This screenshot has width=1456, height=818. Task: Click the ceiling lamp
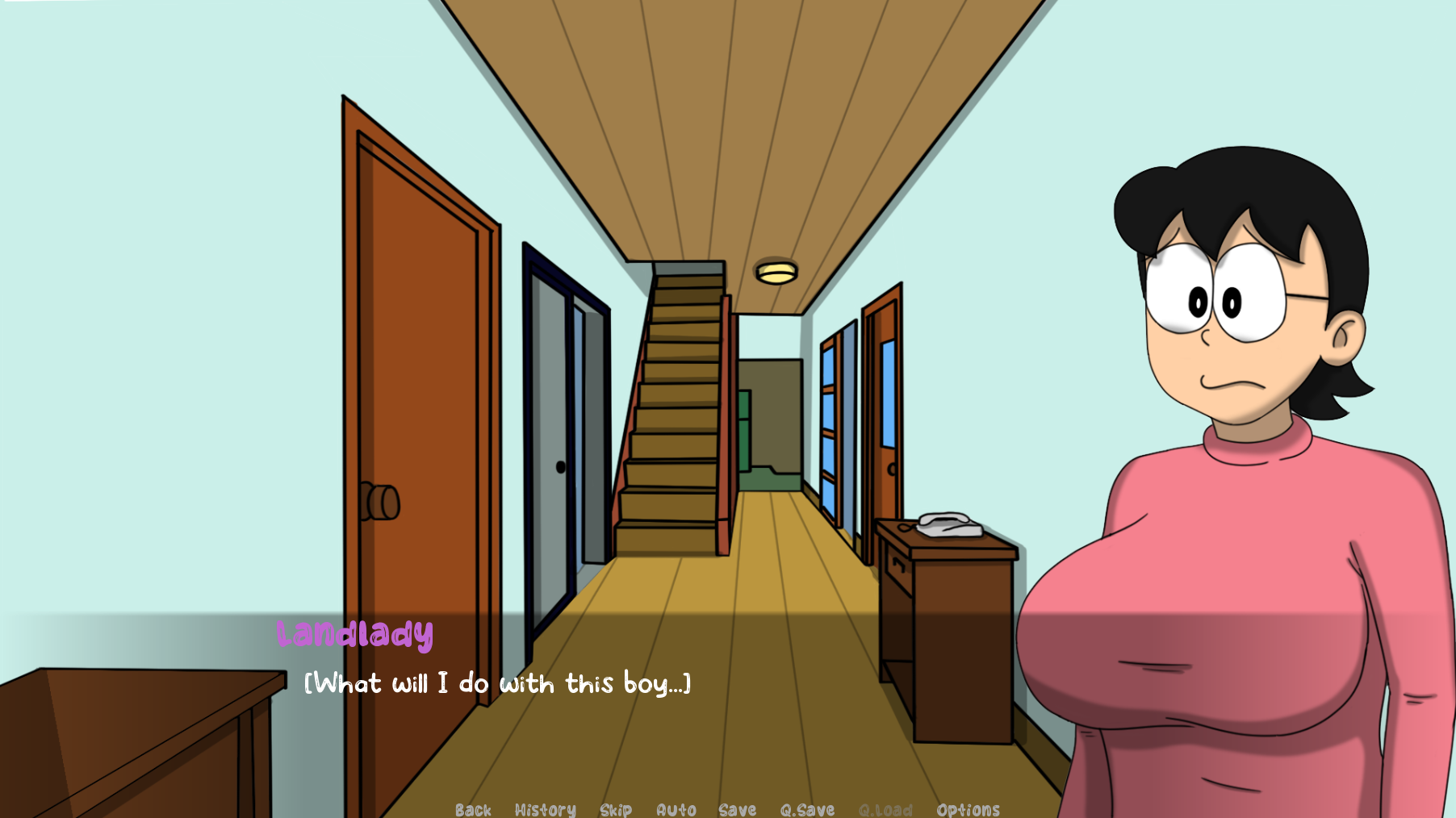[777, 272]
